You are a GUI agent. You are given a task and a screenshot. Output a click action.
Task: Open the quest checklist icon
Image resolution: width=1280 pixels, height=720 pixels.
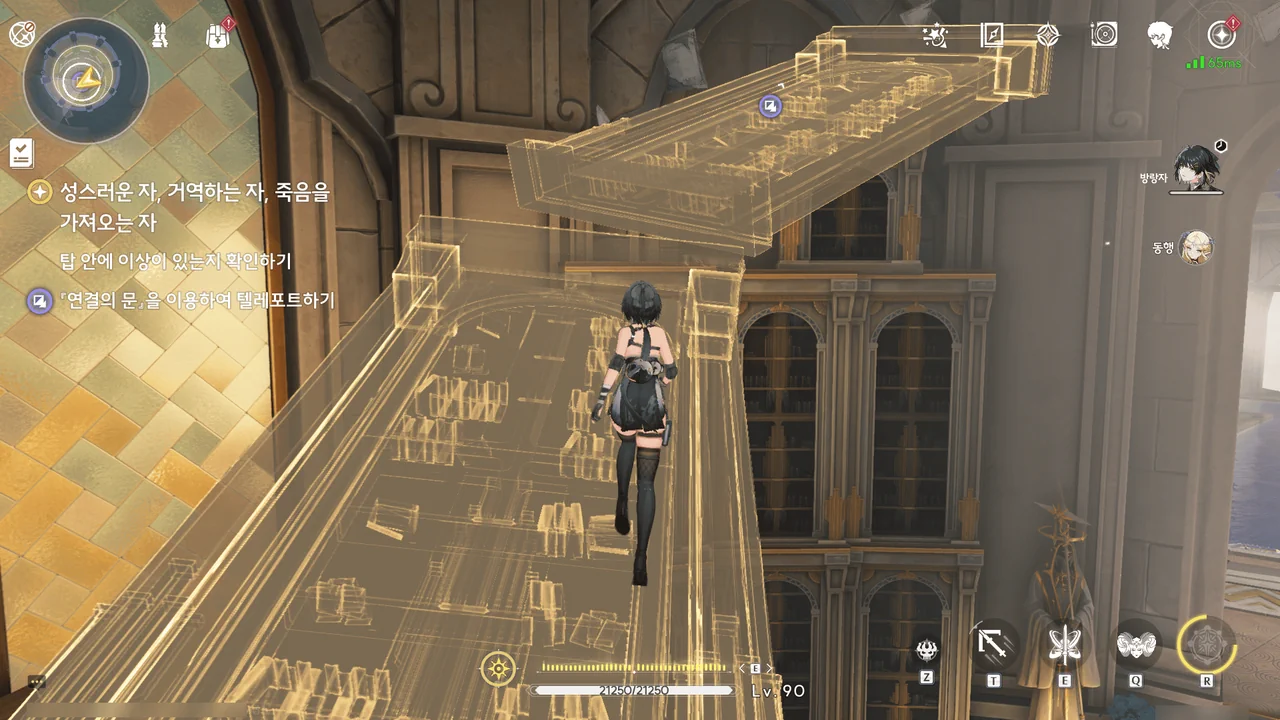22,153
